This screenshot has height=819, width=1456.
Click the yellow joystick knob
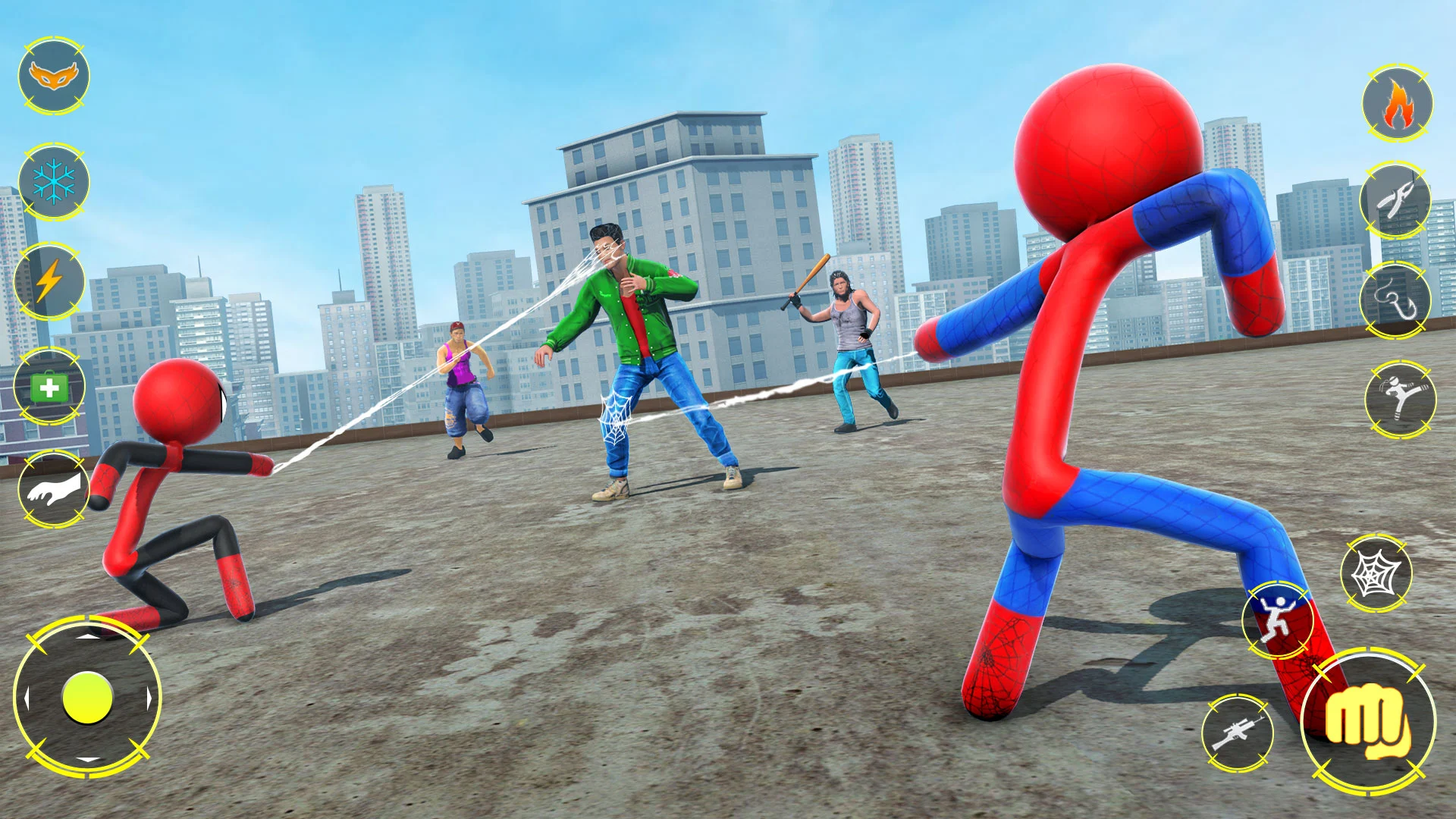click(x=87, y=698)
